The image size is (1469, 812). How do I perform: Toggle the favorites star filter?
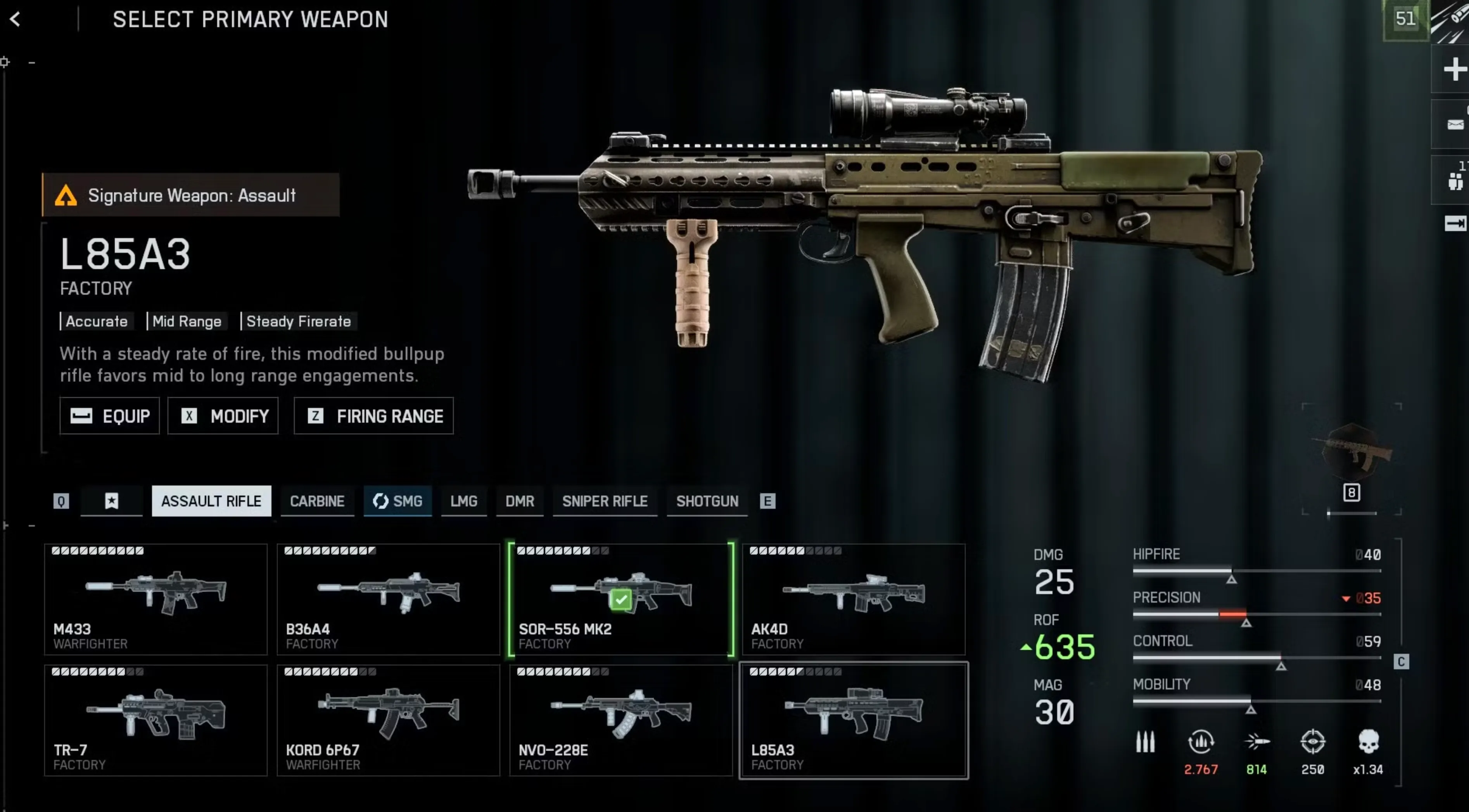click(112, 501)
